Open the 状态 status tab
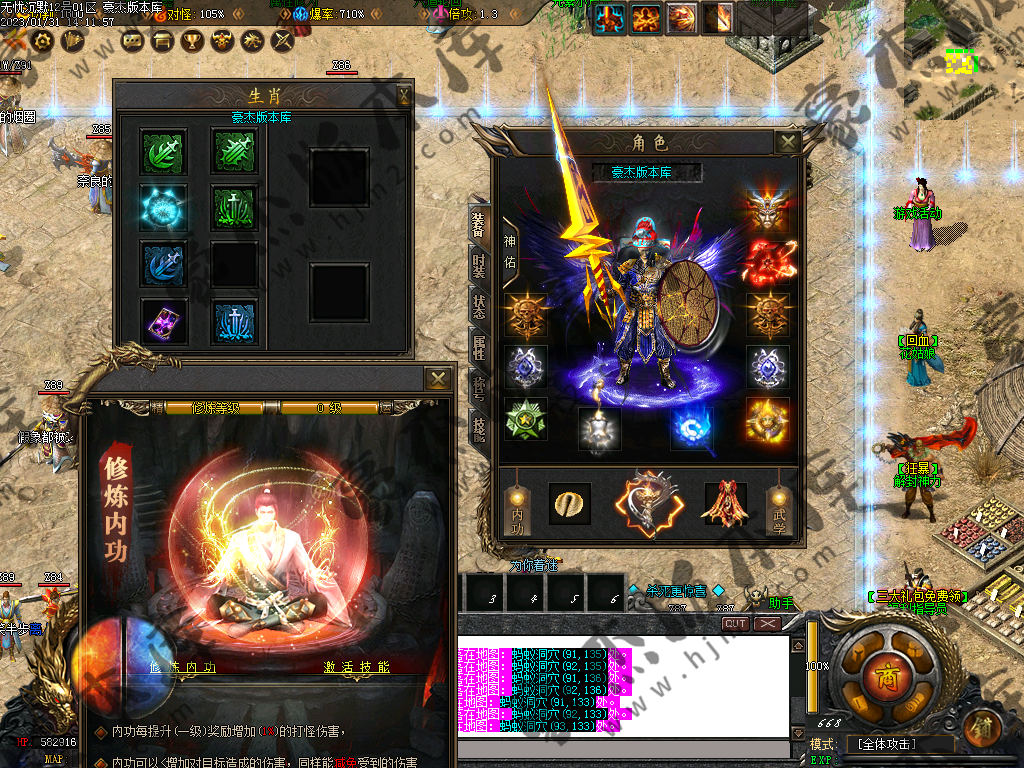 (479, 305)
